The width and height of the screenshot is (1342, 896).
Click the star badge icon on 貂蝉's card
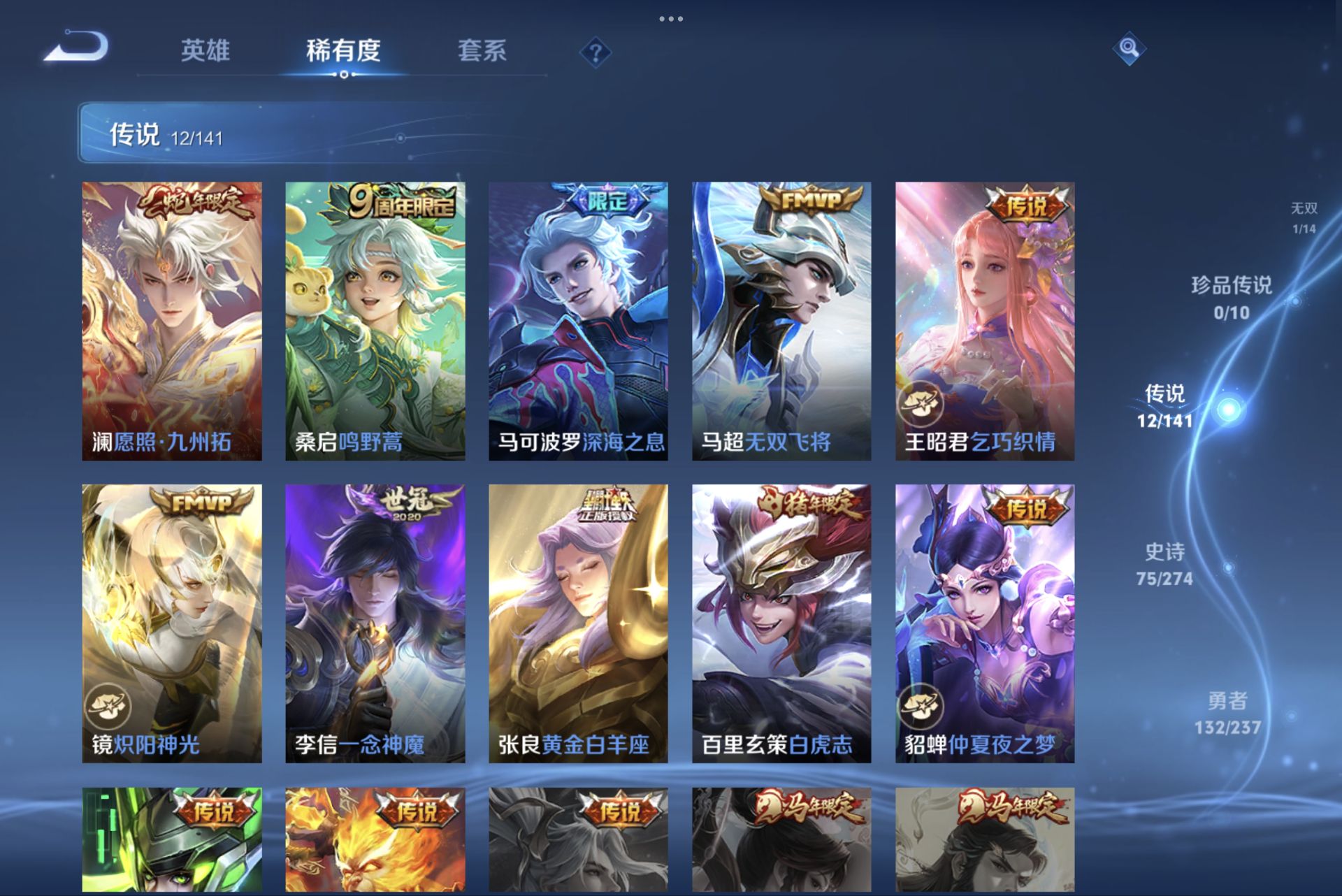tap(921, 706)
